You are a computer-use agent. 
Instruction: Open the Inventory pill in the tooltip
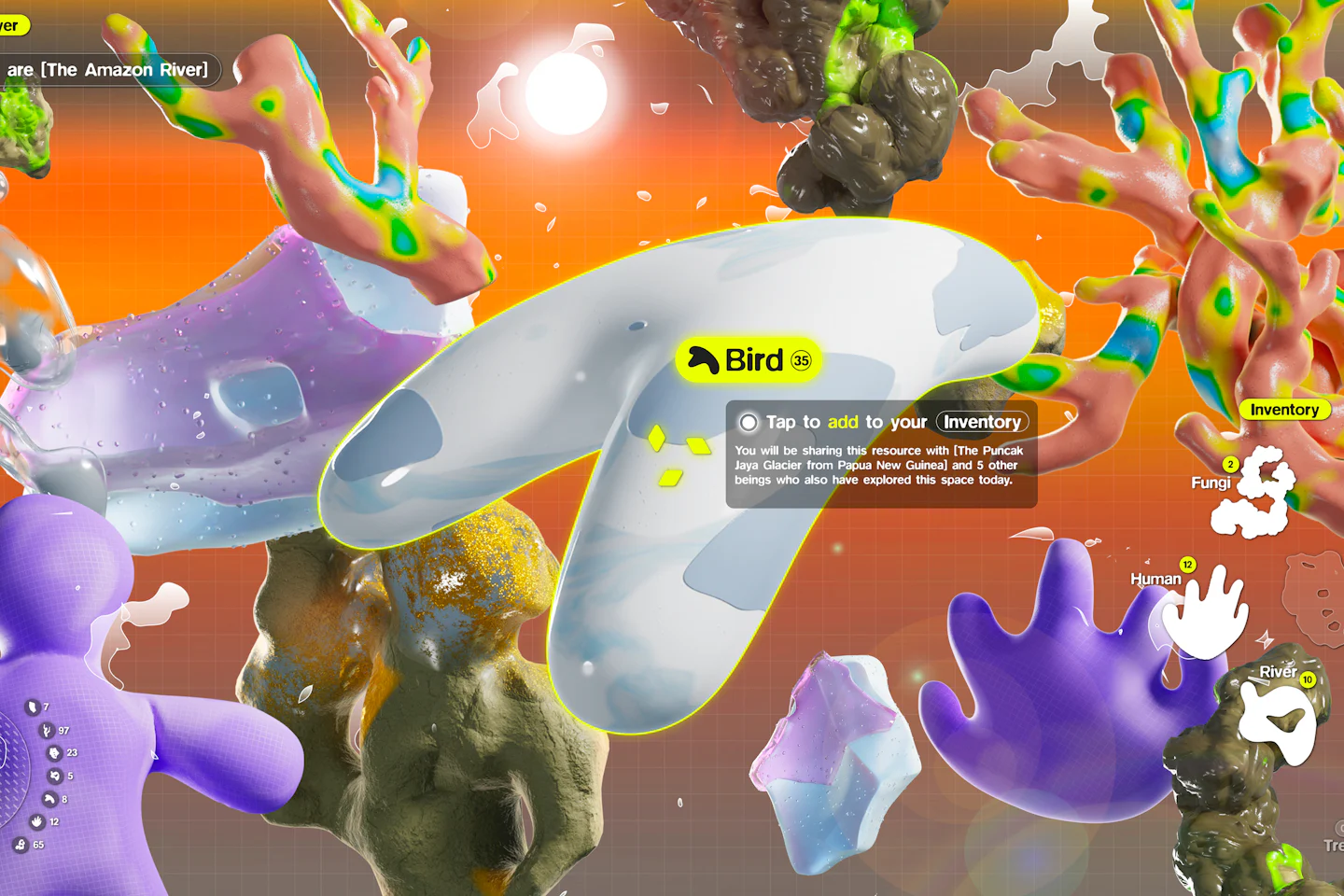click(x=982, y=422)
